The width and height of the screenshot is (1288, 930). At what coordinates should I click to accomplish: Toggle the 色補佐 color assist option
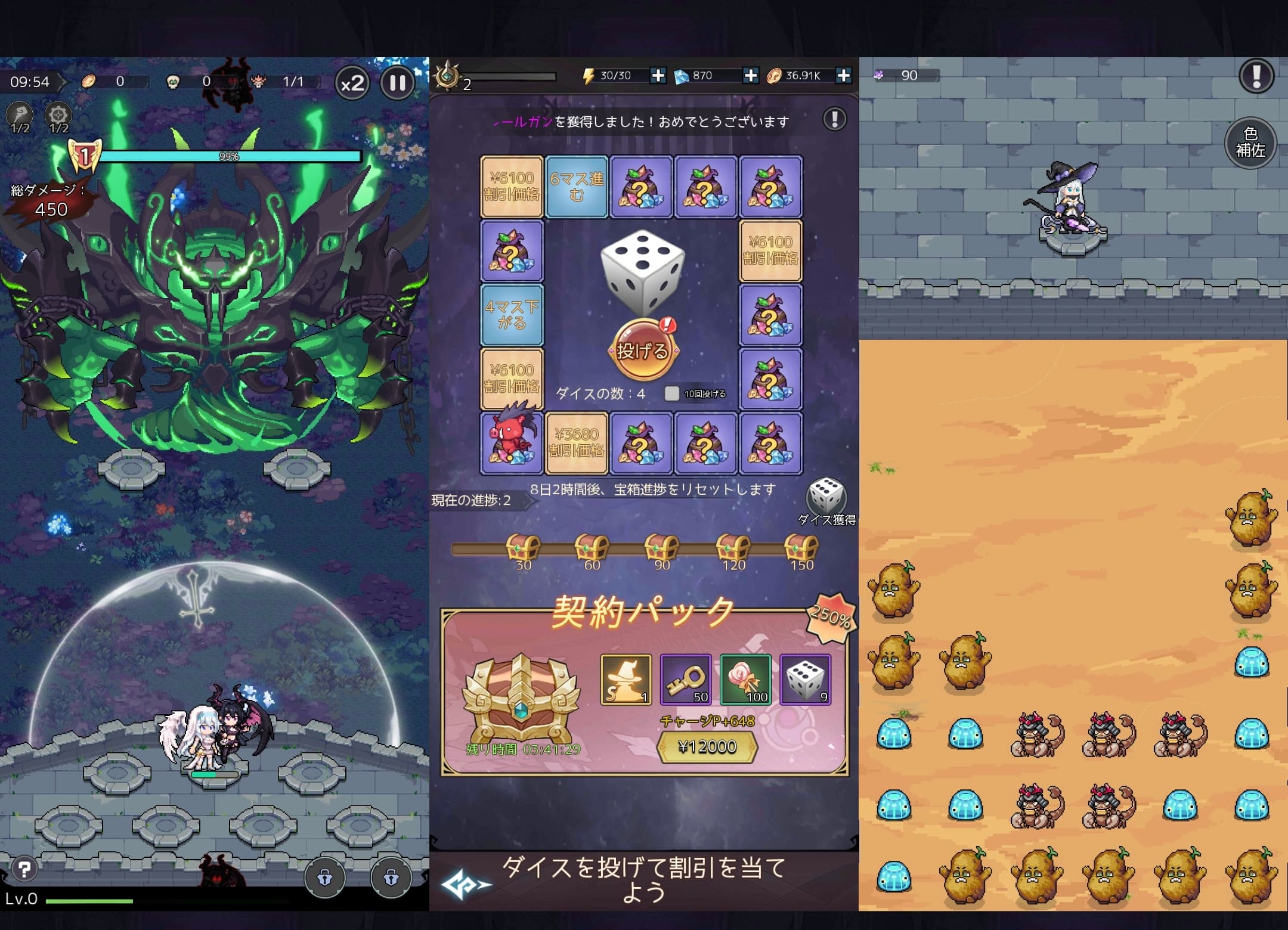coord(1250,142)
